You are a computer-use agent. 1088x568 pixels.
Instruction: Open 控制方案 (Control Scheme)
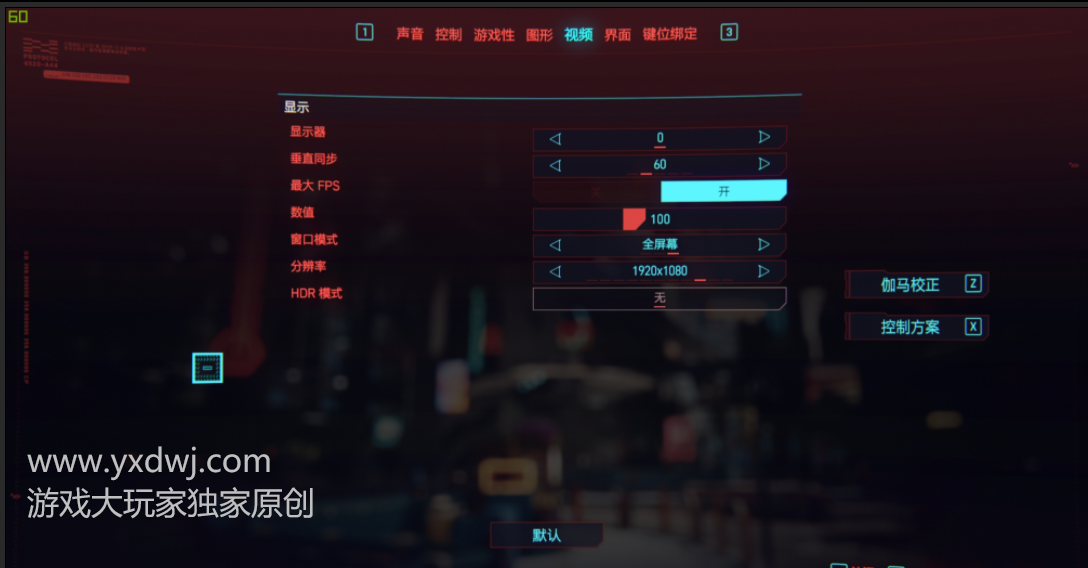point(917,327)
